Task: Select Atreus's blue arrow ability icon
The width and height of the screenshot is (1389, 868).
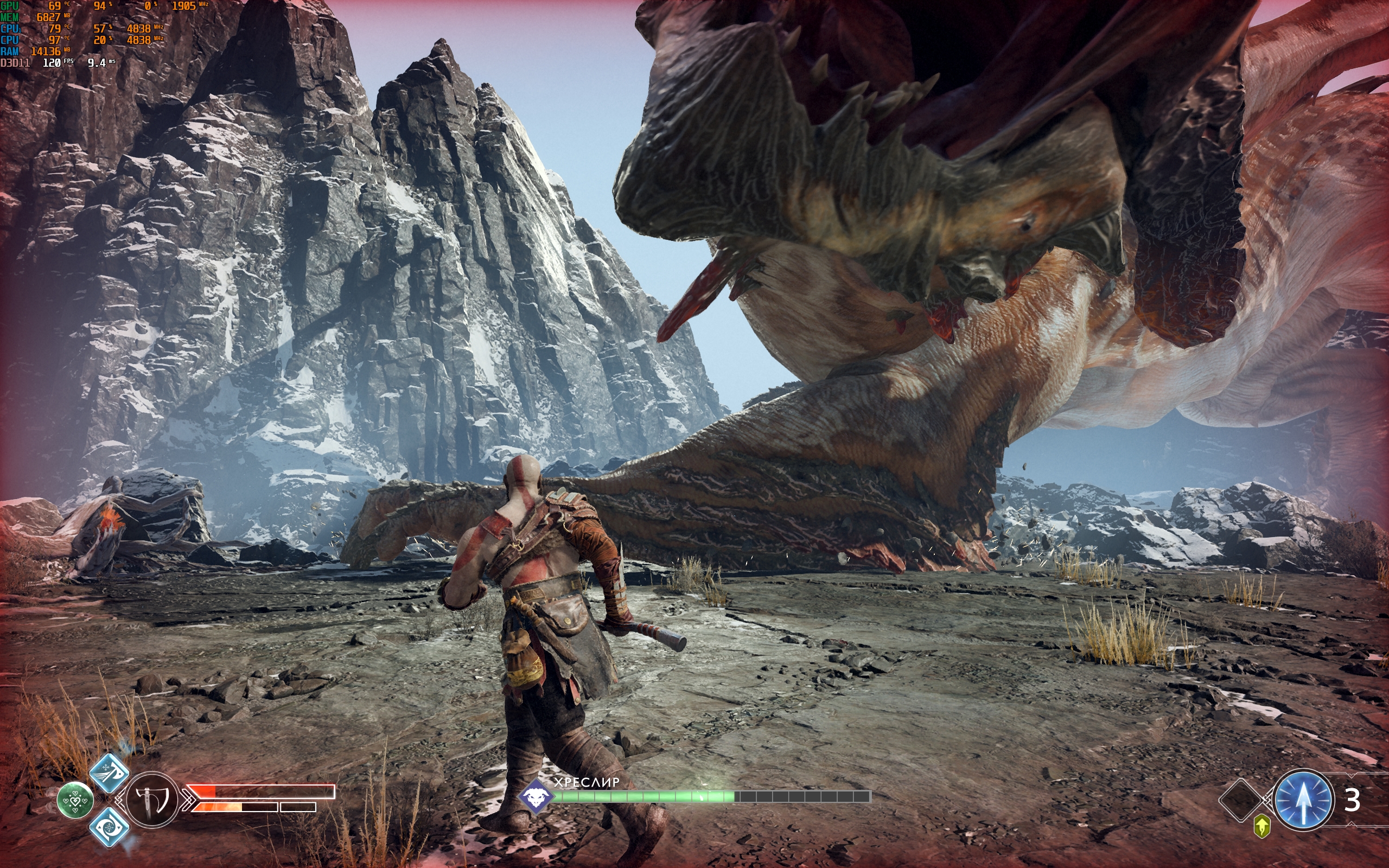Action: click(1302, 800)
